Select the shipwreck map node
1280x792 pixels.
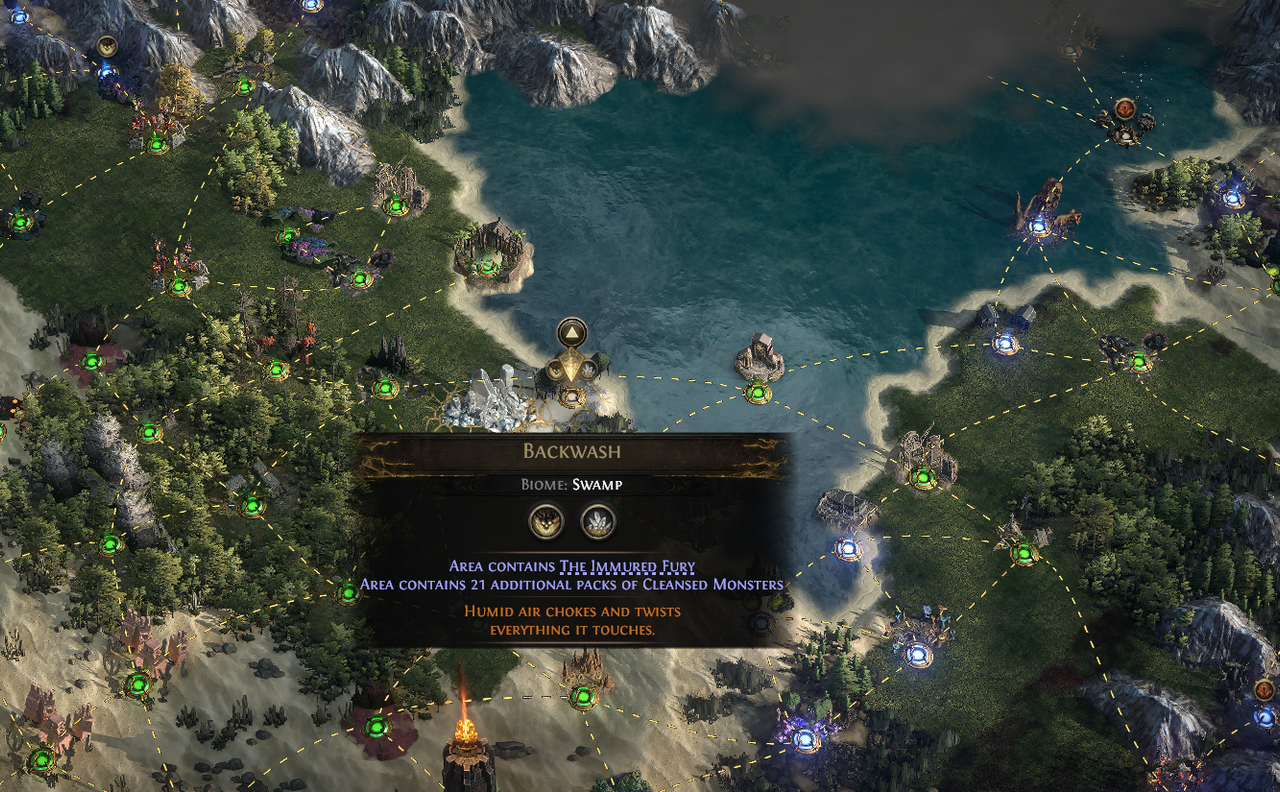pos(1039,226)
